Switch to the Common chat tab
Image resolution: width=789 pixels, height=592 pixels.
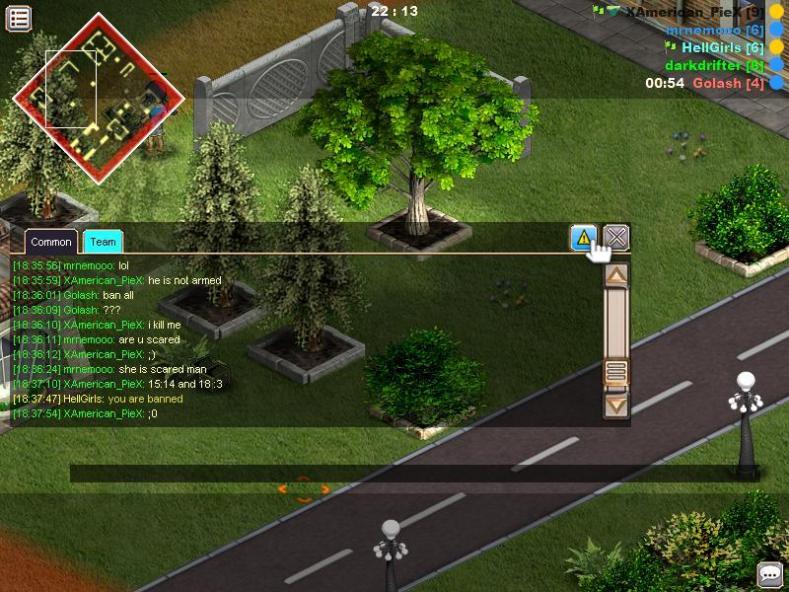point(51,242)
